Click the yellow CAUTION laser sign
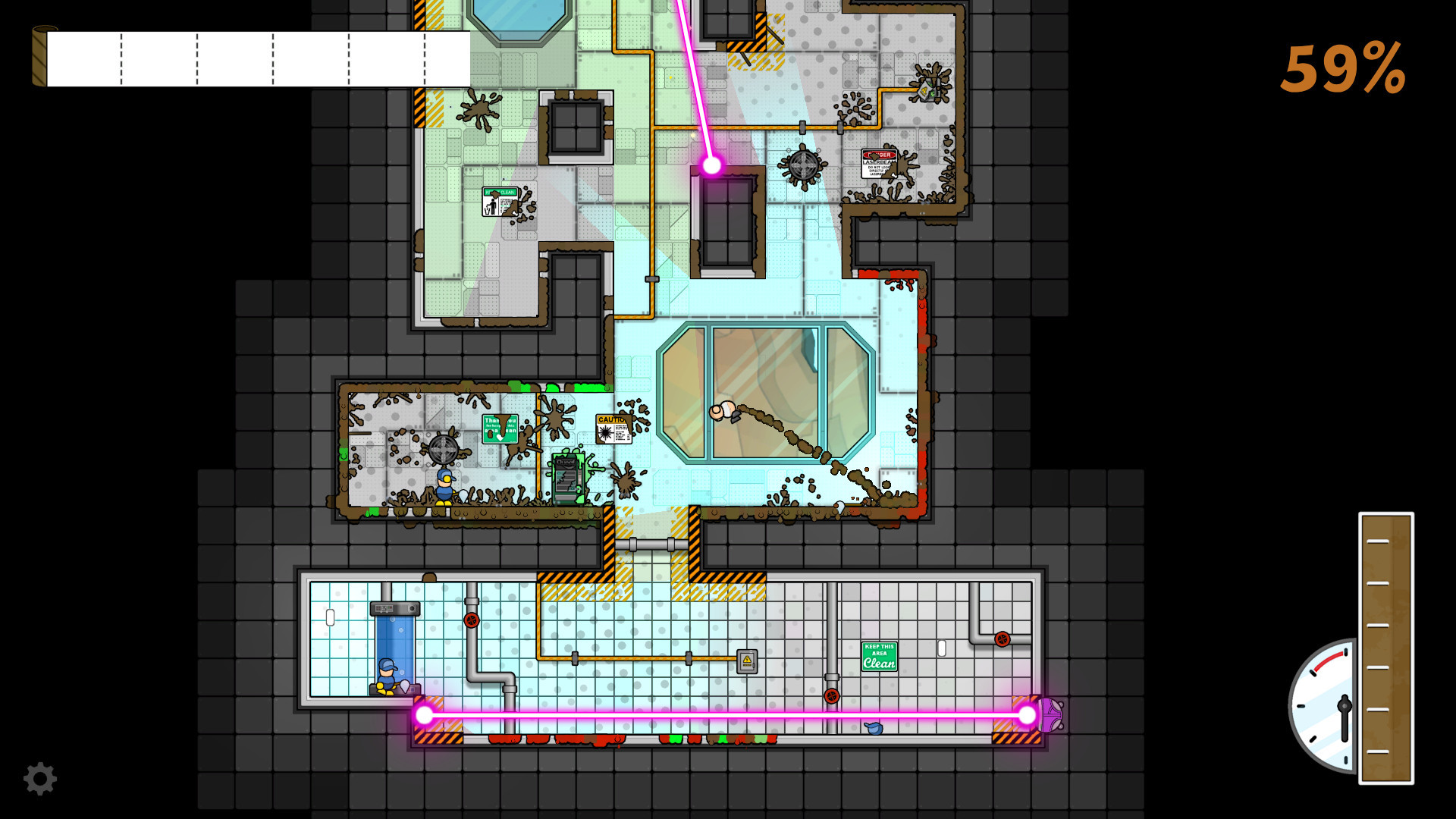Screen dimensions: 1456x819 (613, 430)
